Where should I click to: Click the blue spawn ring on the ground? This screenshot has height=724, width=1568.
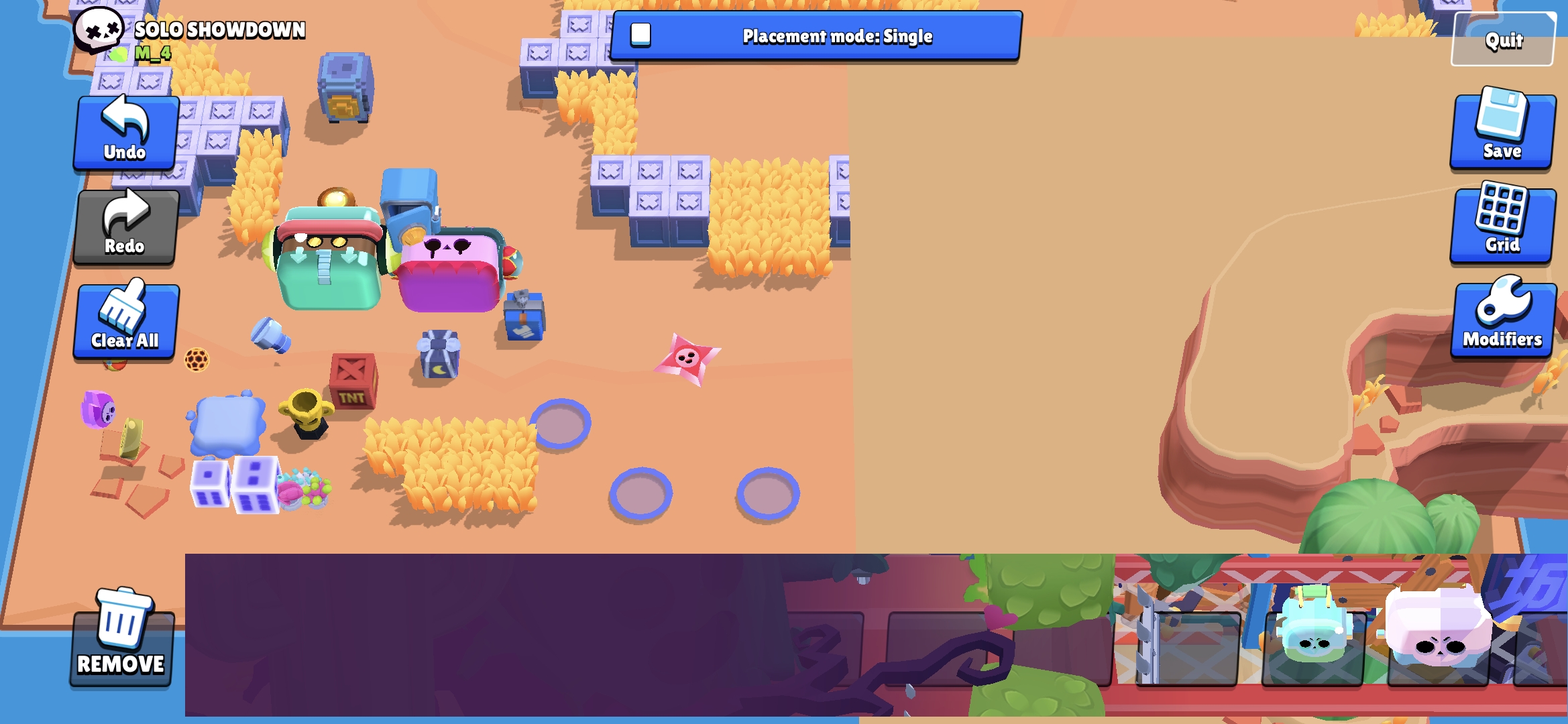click(564, 422)
